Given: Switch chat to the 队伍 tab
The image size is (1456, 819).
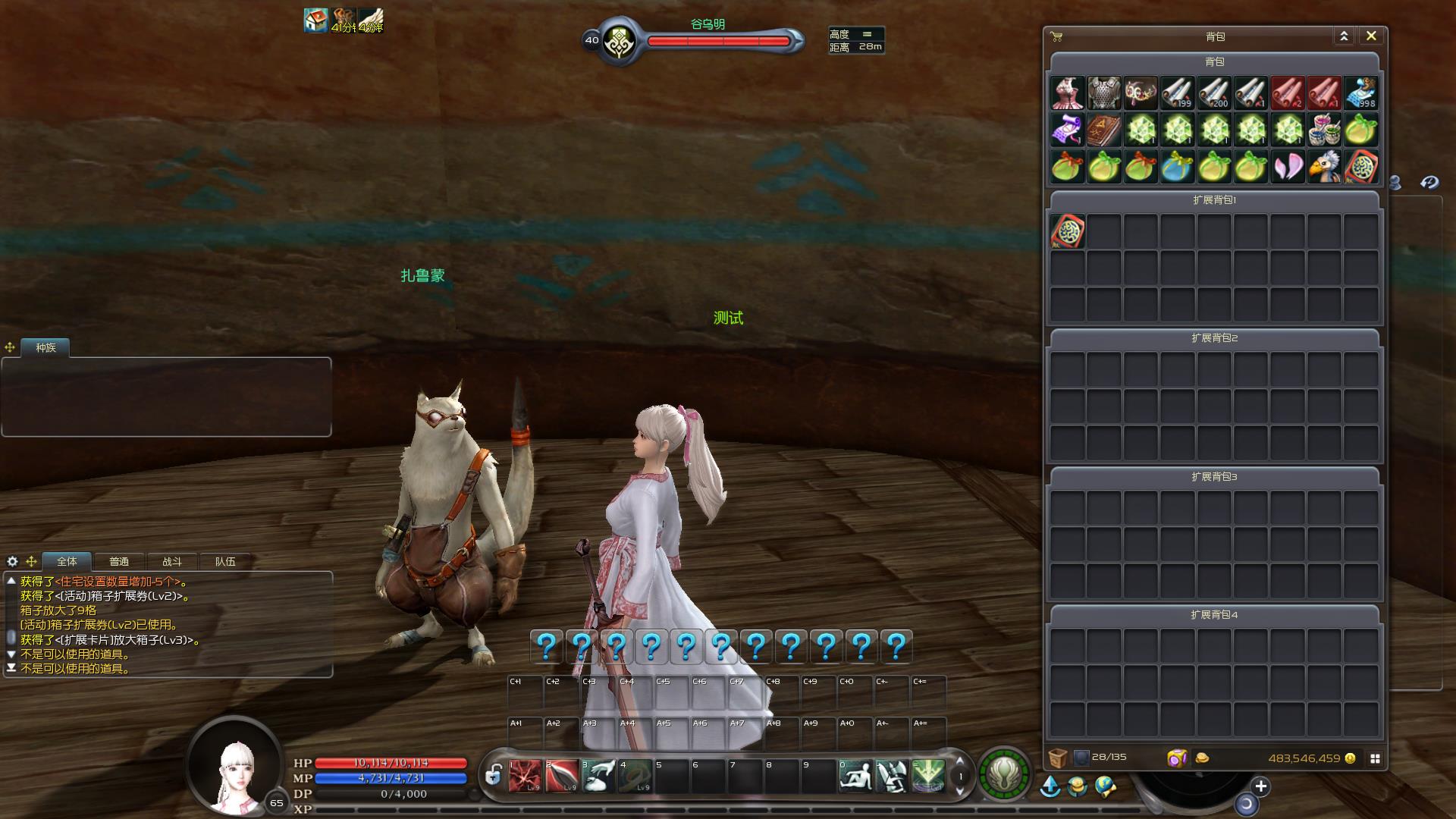Looking at the screenshot, I should tap(225, 561).
